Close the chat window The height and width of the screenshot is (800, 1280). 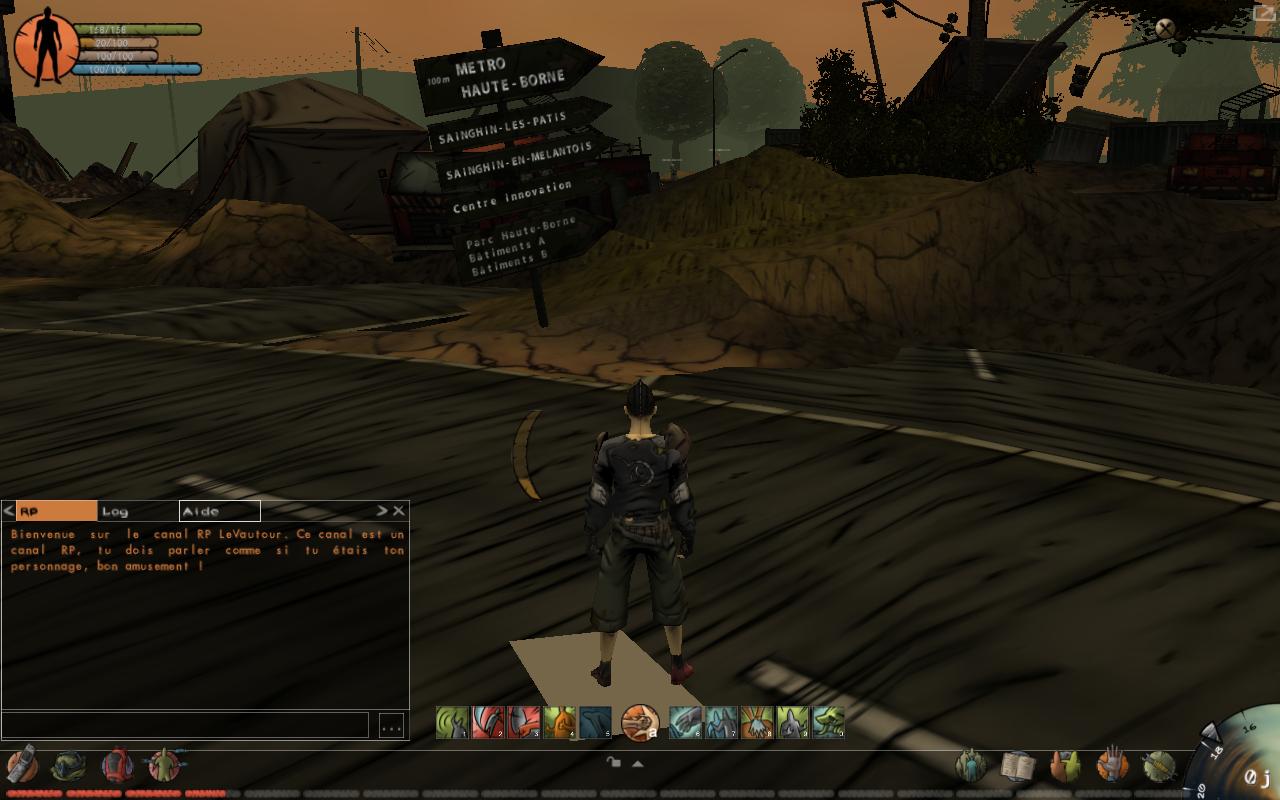(399, 511)
